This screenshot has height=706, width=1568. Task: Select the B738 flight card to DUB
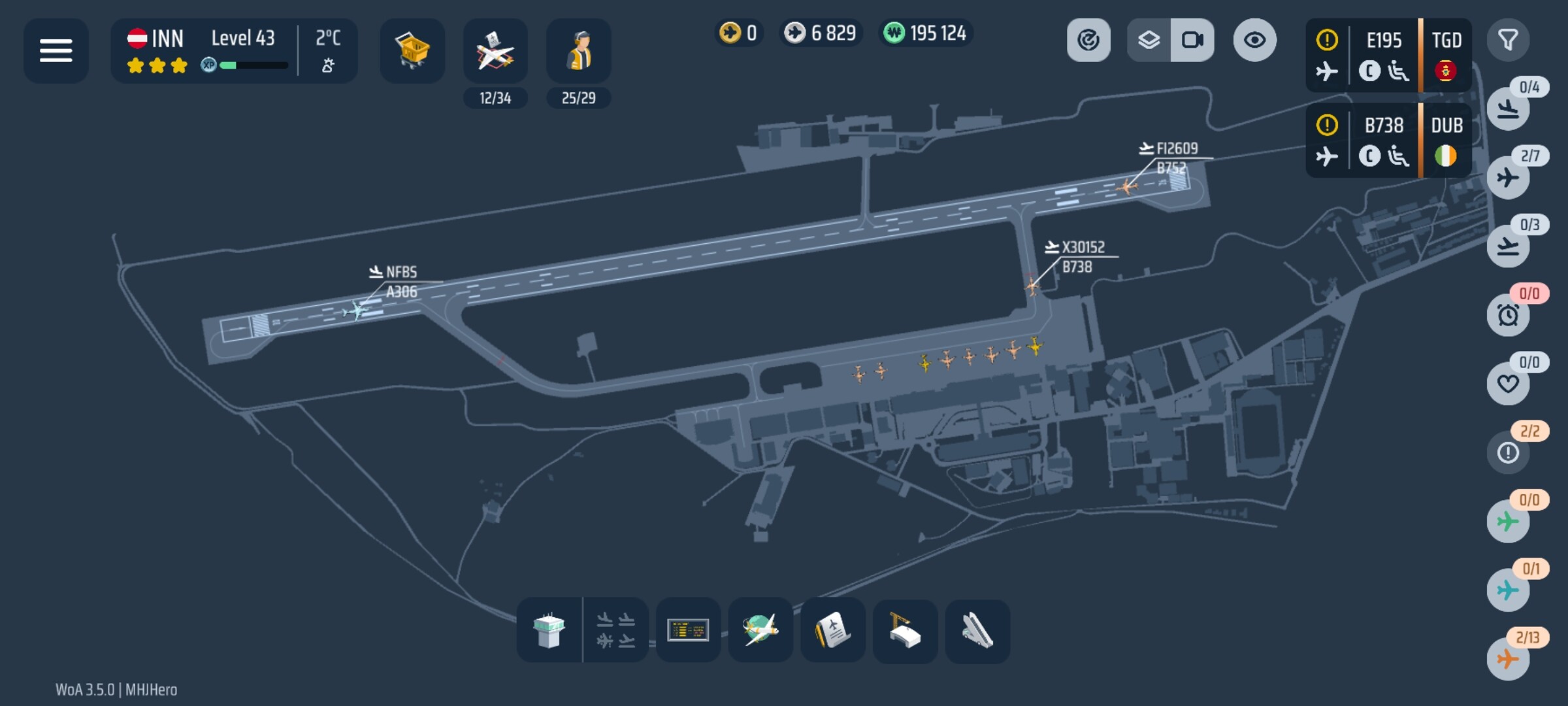[x=1388, y=140]
